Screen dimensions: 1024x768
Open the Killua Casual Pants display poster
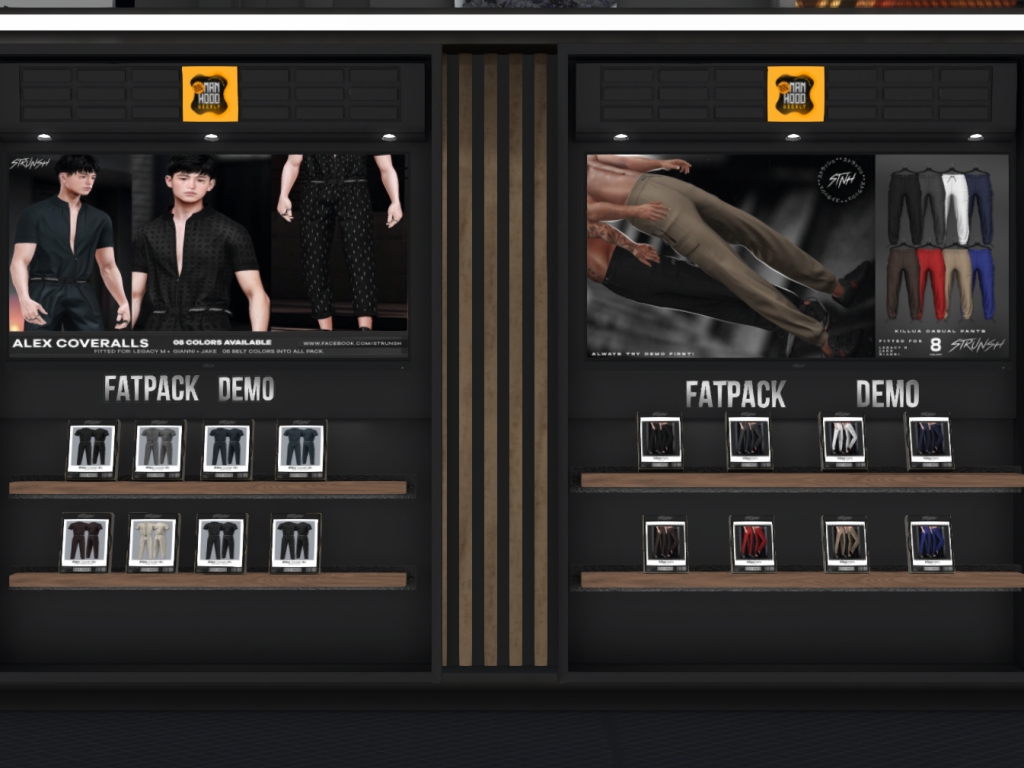(x=797, y=255)
